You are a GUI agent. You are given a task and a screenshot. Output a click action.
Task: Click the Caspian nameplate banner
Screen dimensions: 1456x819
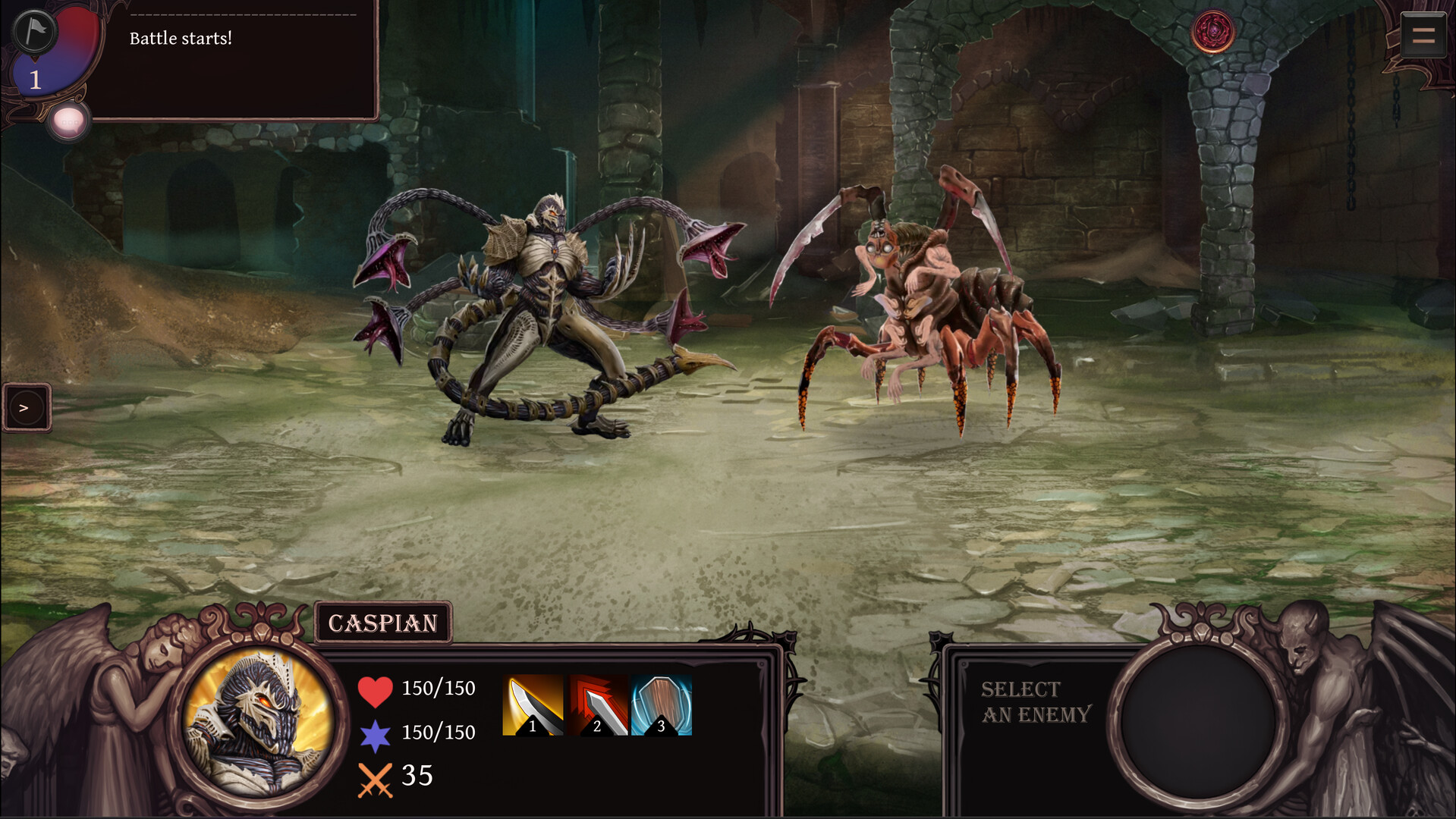coord(383,623)
